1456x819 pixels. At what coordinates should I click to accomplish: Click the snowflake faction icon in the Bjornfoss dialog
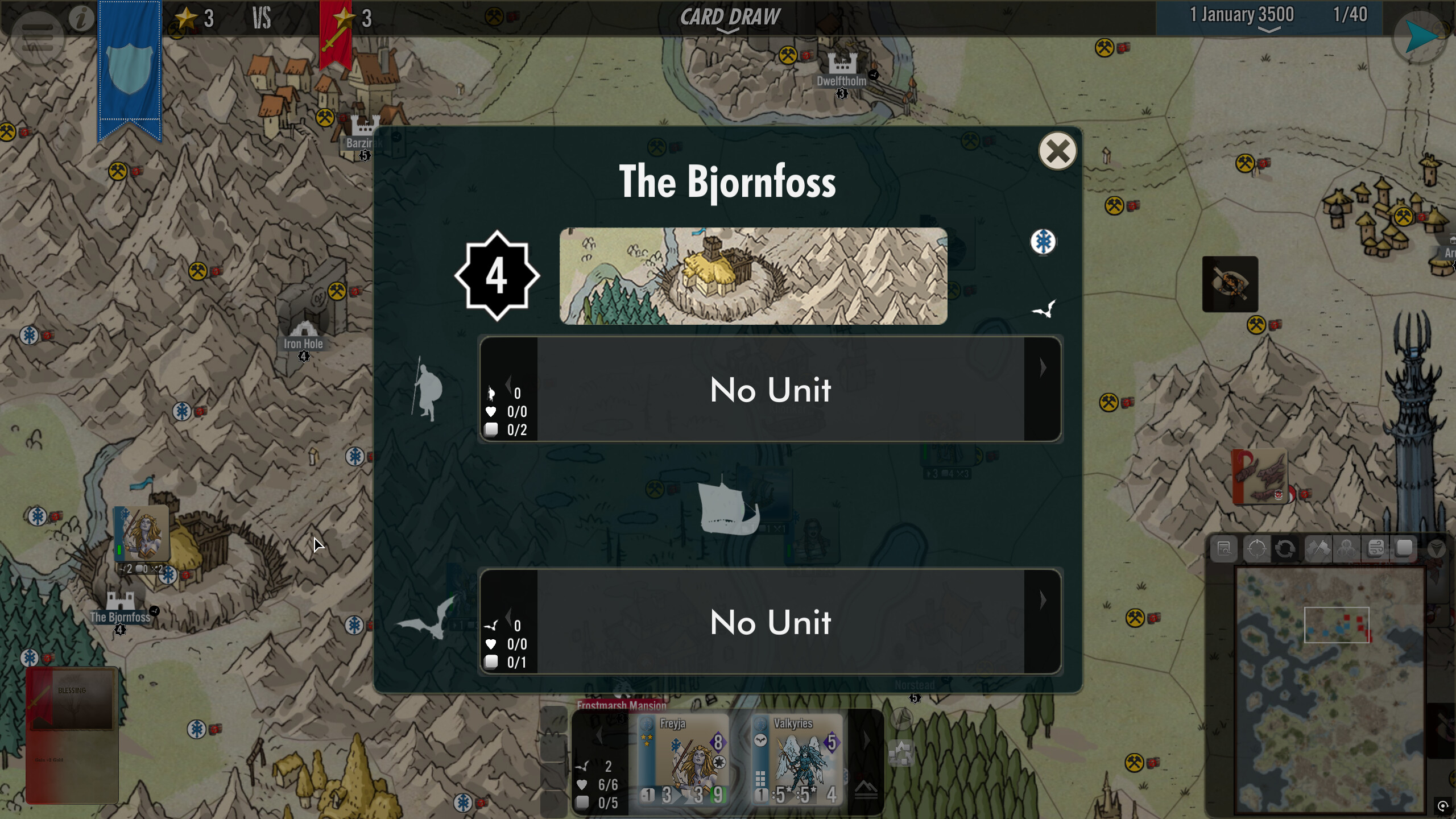1044,242
